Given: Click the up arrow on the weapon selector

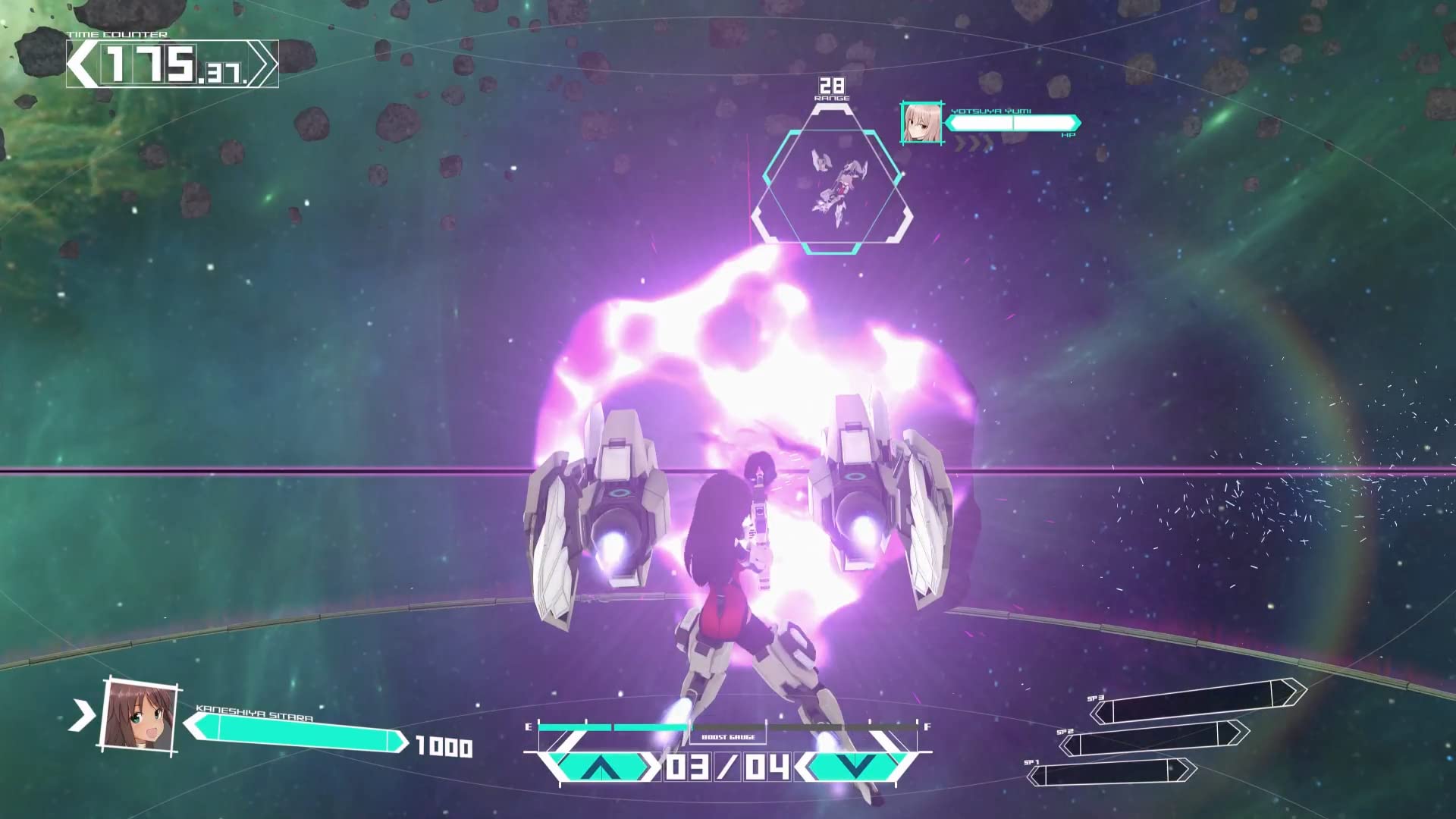Looking at the screenshot, I should pos(599,767).
